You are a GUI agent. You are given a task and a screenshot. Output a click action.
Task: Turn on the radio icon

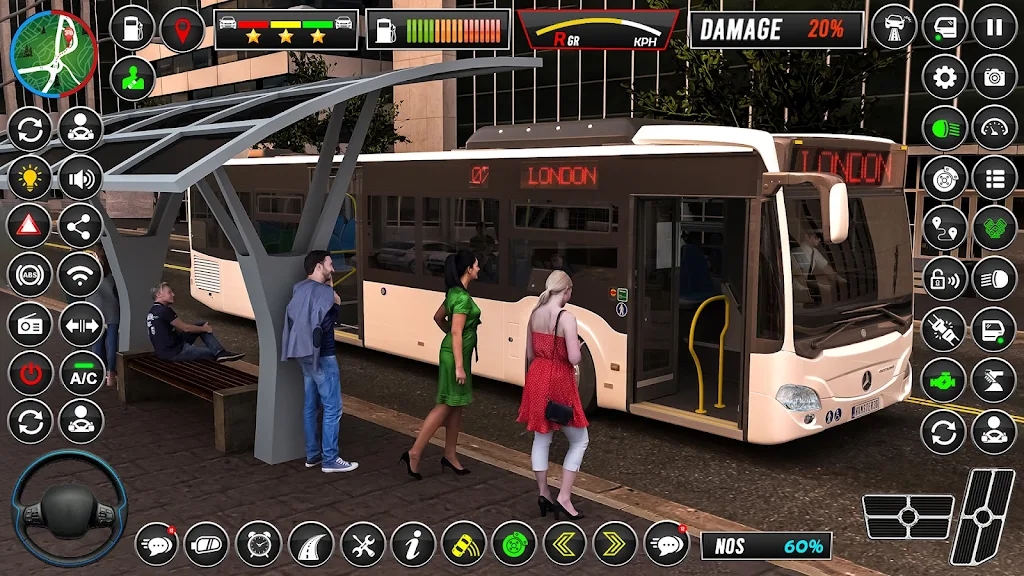click(x=30, y=324)
